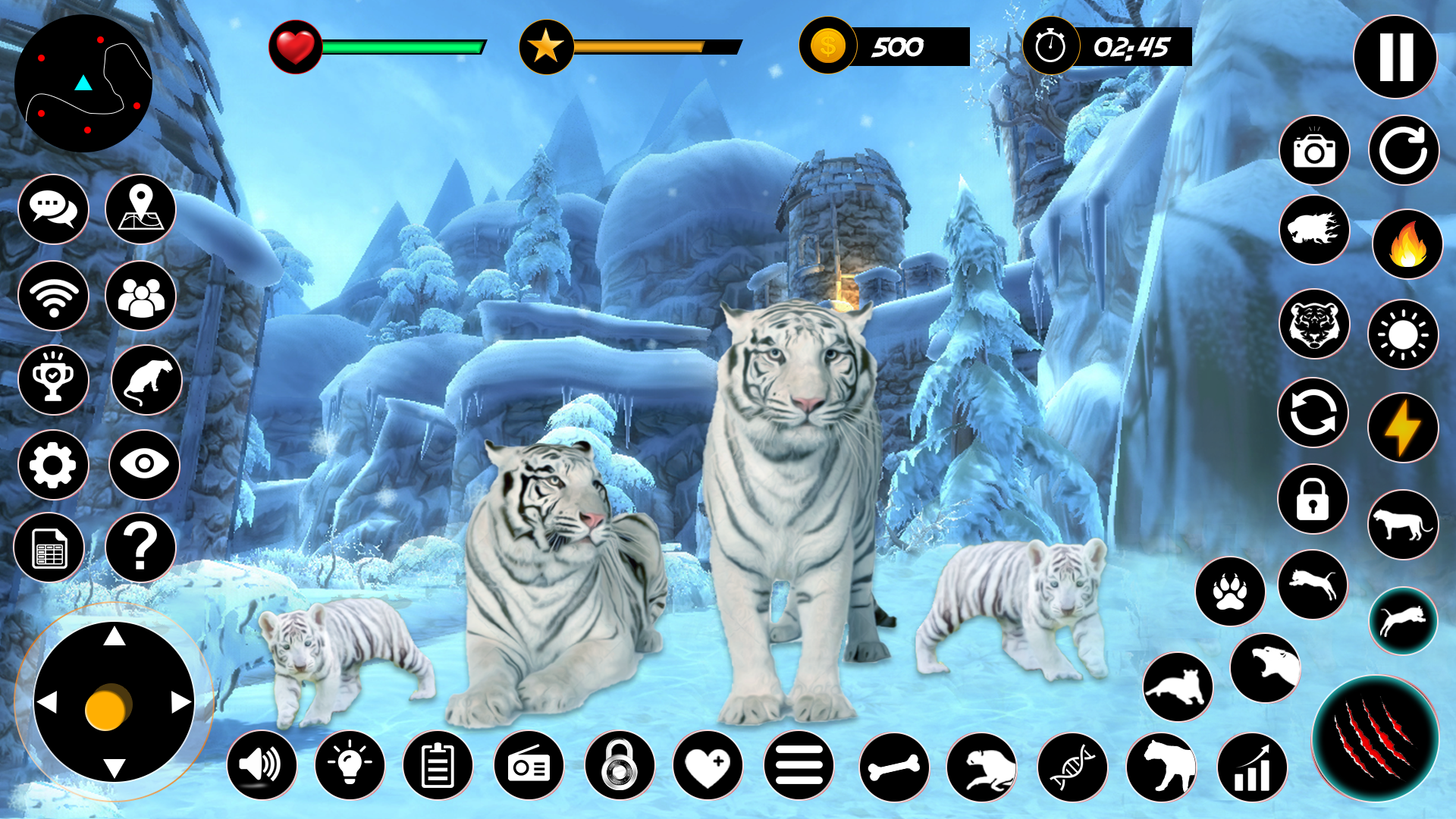Open the in-game camera for a screenshot
Image resolution: width=1456 pixels, height=819 pixels.
click(x=1316, y=151)
